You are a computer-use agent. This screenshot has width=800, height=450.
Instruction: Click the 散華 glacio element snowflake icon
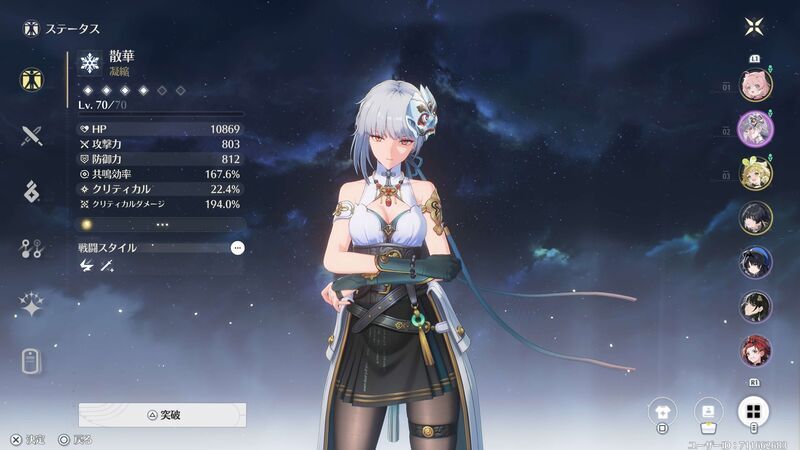point(91,64)
